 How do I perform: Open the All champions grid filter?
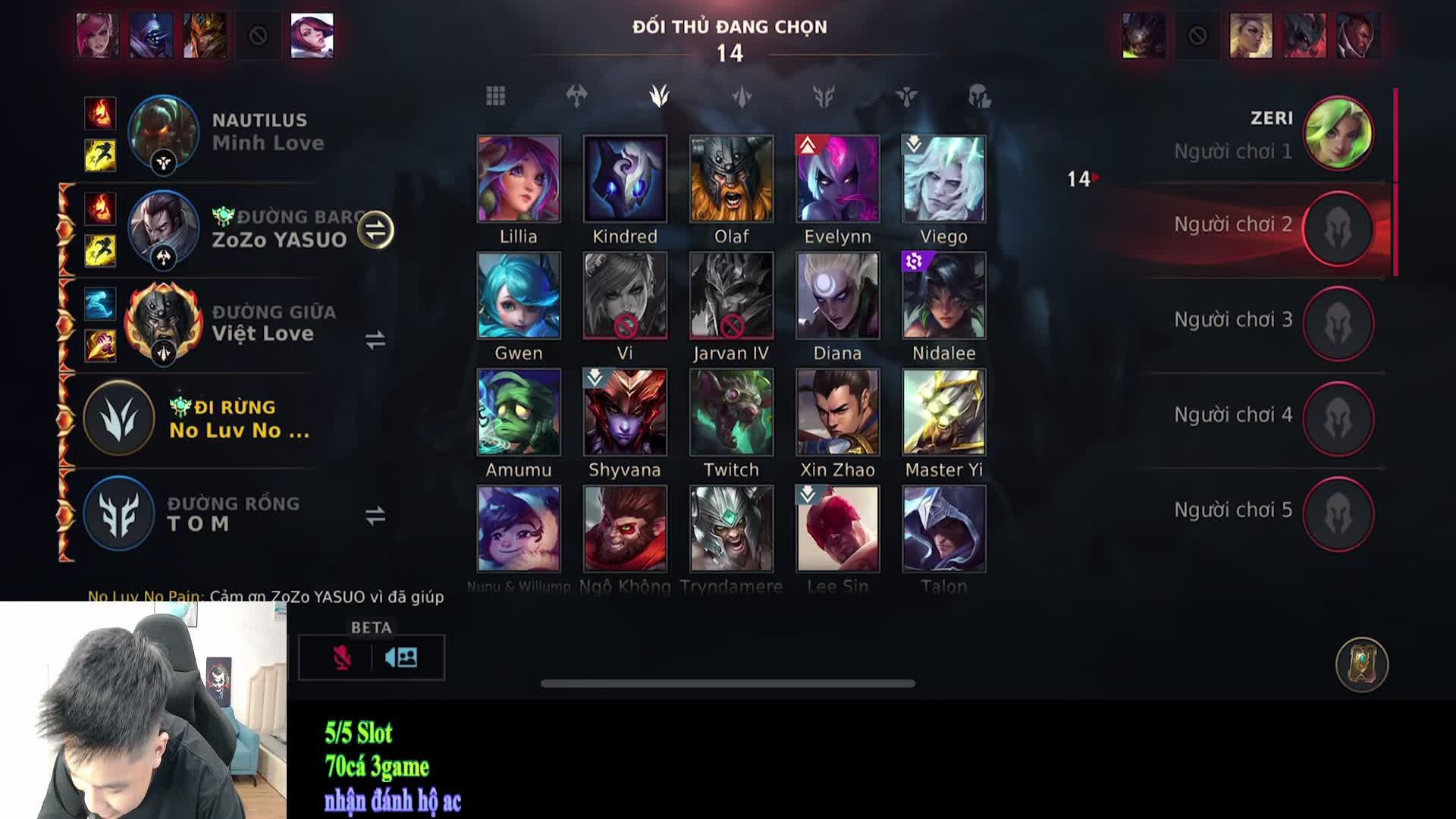point(497,96)
